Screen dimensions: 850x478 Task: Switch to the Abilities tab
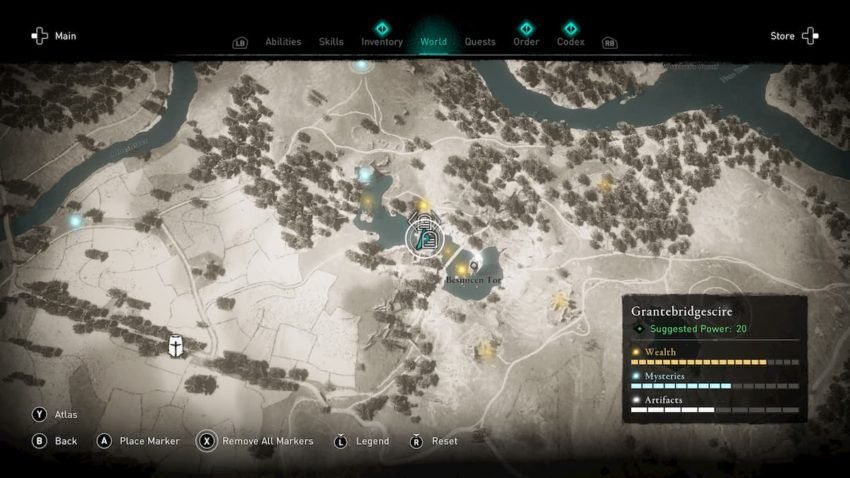pos(283,42)
